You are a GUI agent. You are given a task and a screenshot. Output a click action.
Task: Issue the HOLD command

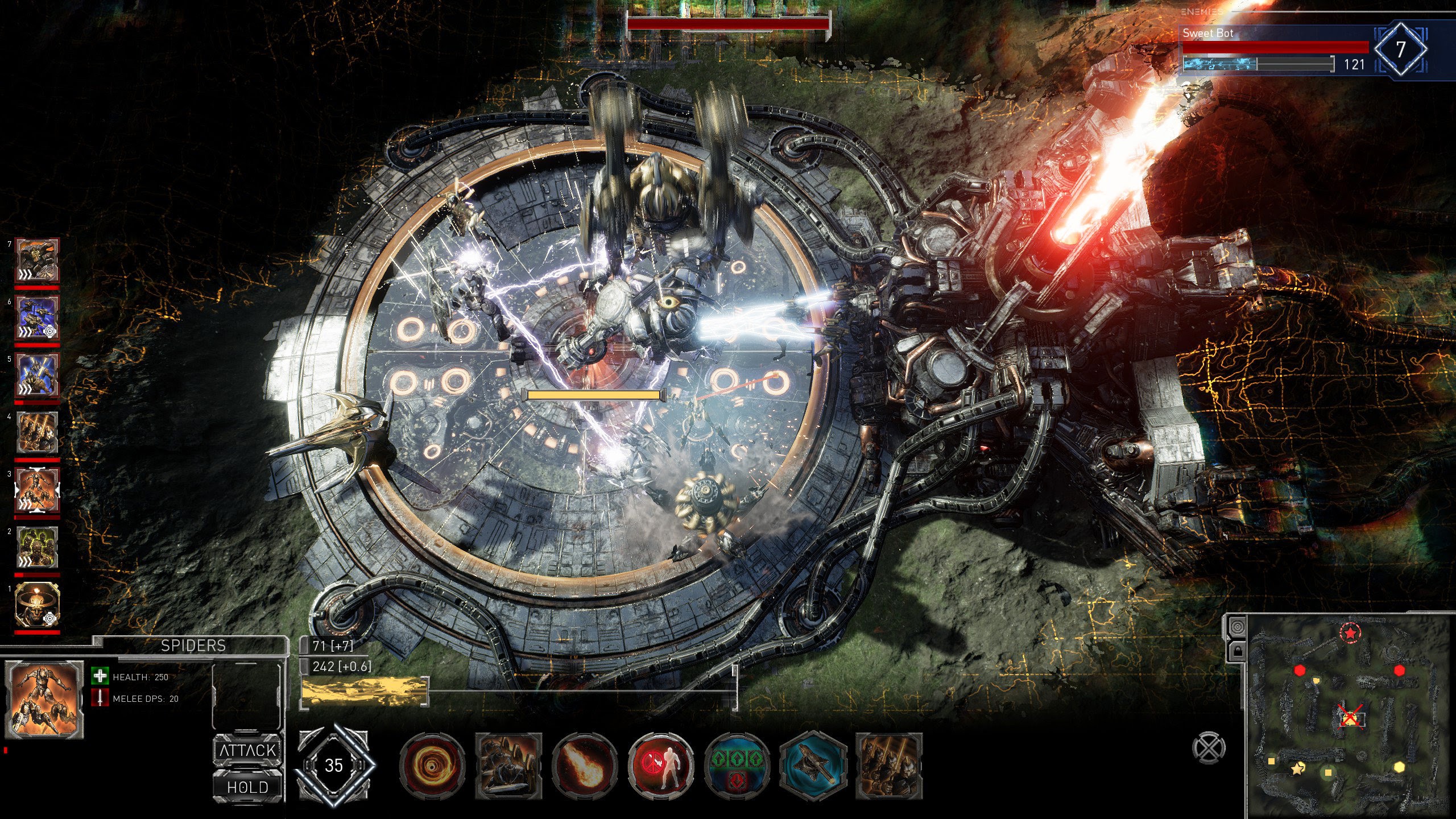coord(247,787)
